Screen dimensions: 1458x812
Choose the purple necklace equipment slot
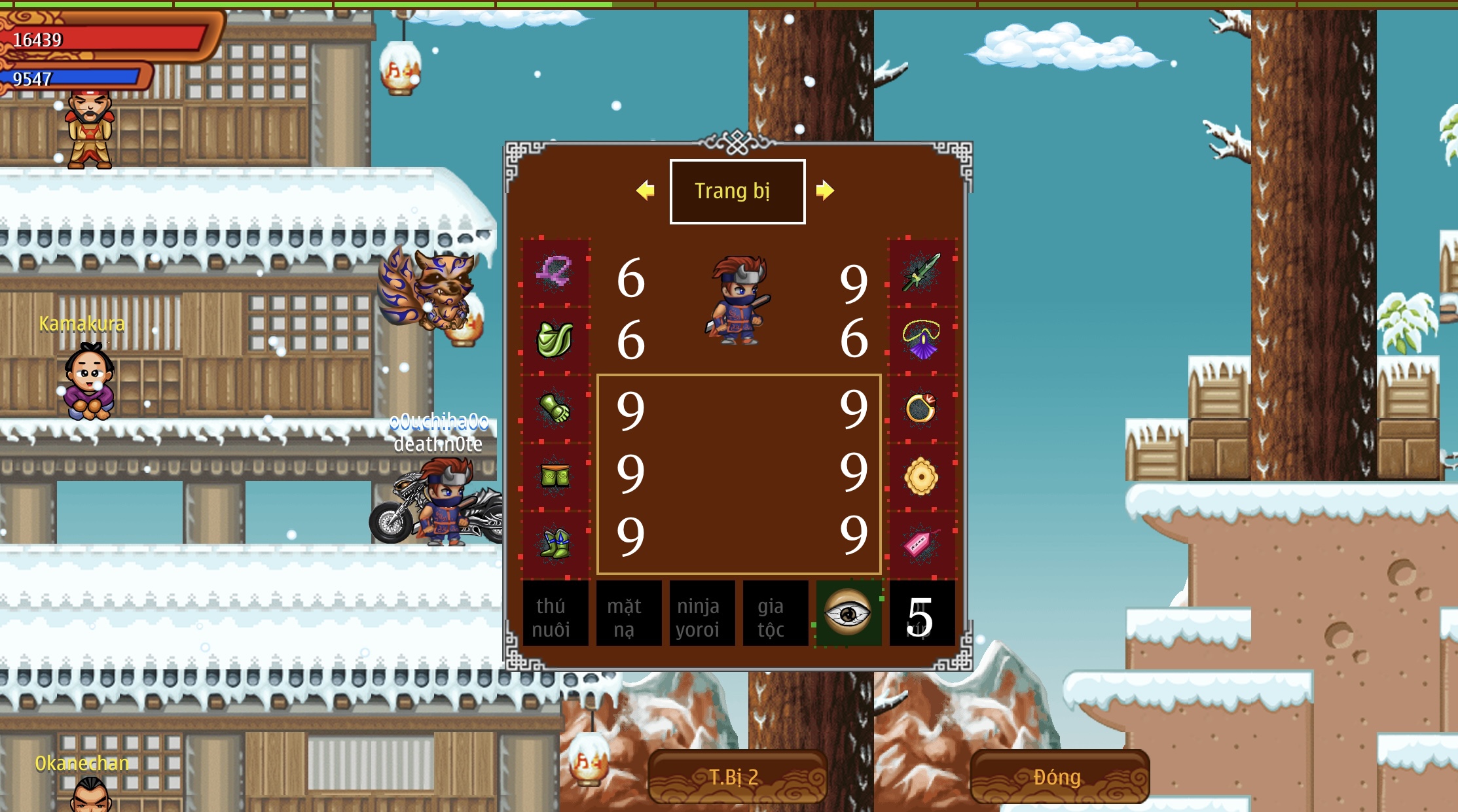(921, 340)
